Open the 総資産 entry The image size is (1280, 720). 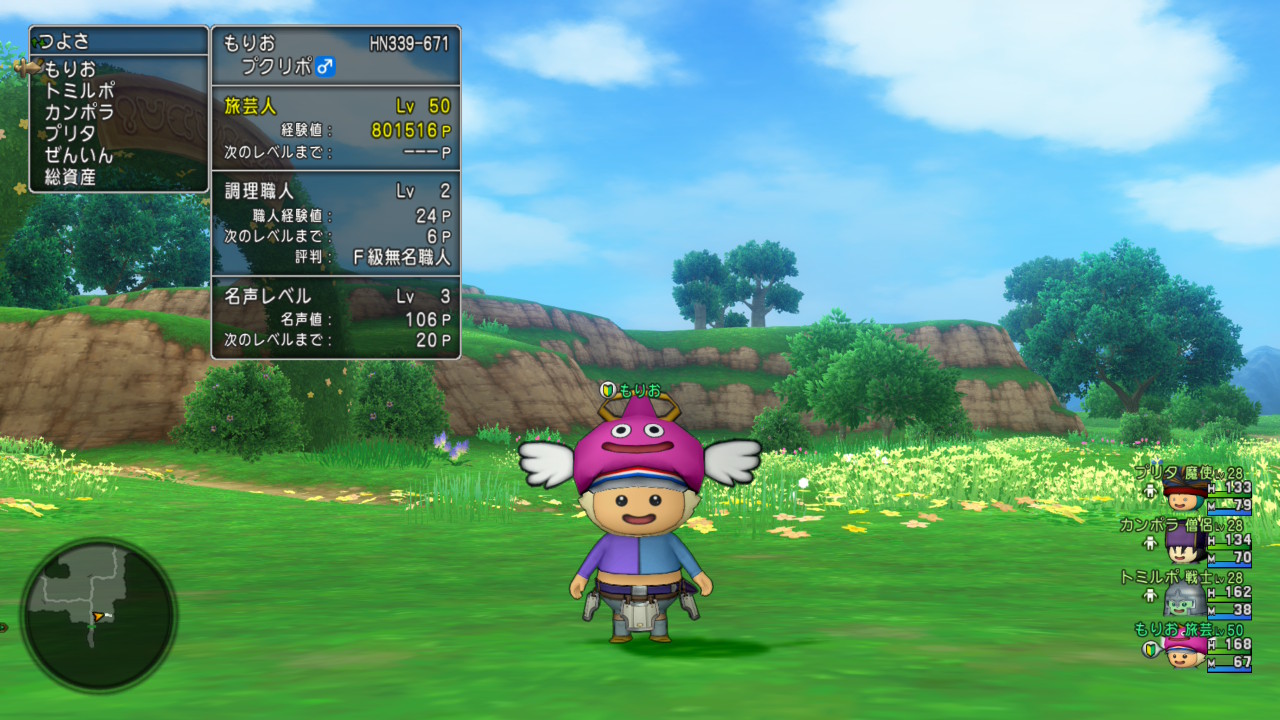click(69, 178)
